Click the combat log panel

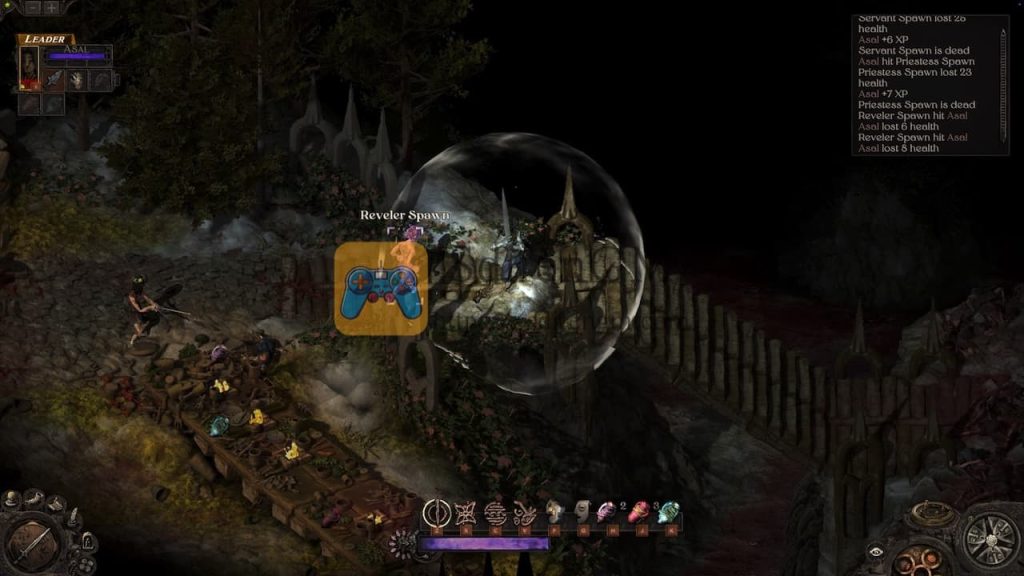pos(920,85)
